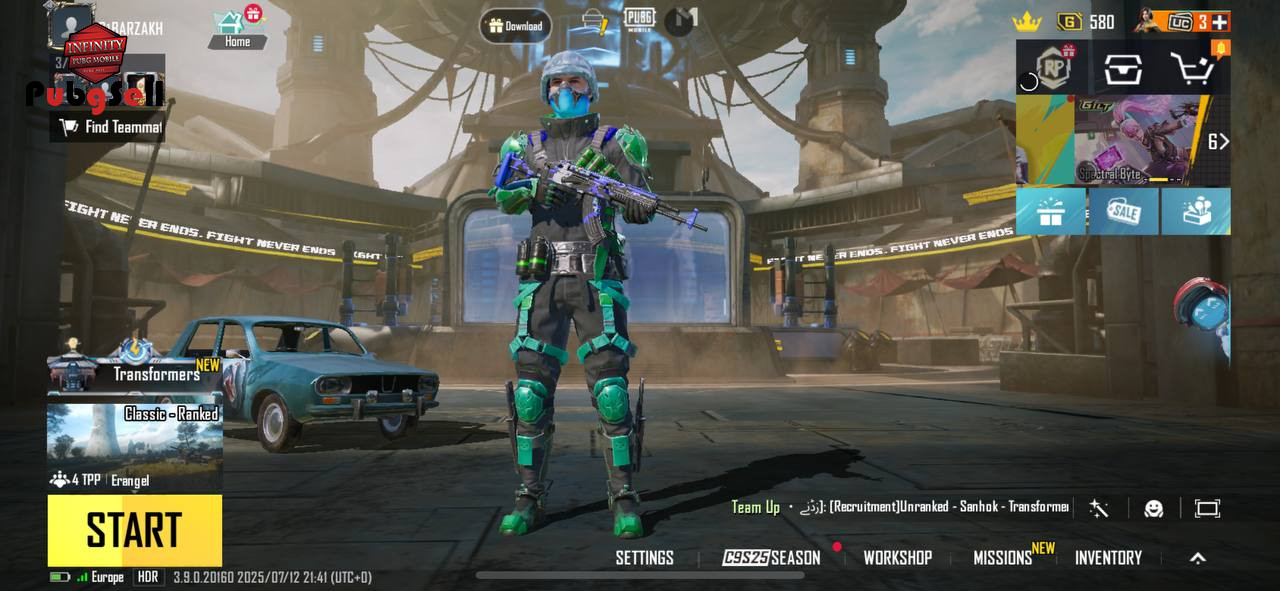Open the Inventory
Screen dimensions: 1280x591
[1108, 558]
